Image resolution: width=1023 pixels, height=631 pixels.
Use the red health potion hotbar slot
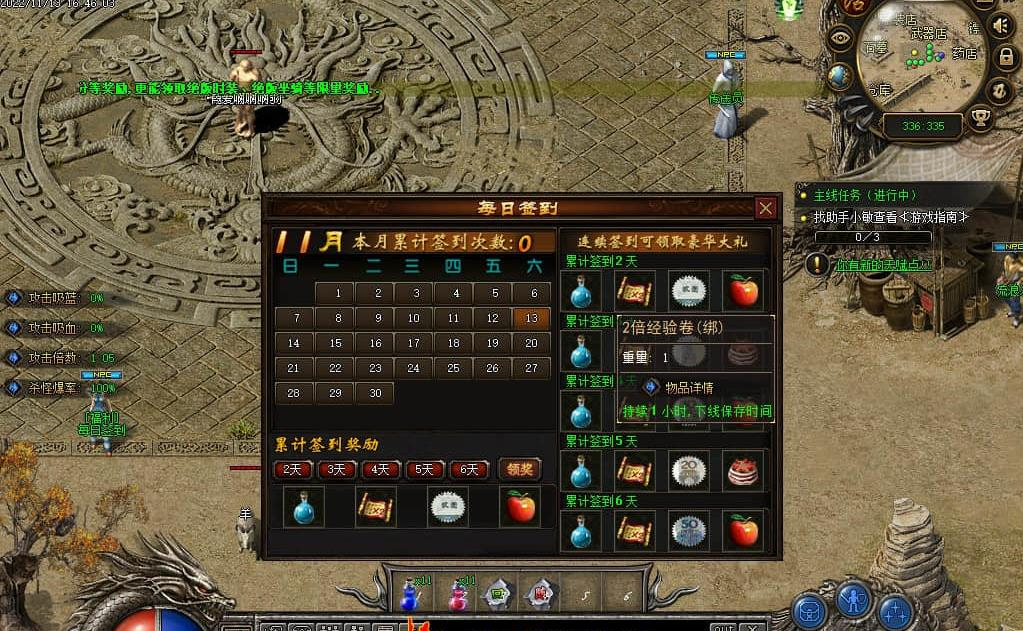[459, 594]
